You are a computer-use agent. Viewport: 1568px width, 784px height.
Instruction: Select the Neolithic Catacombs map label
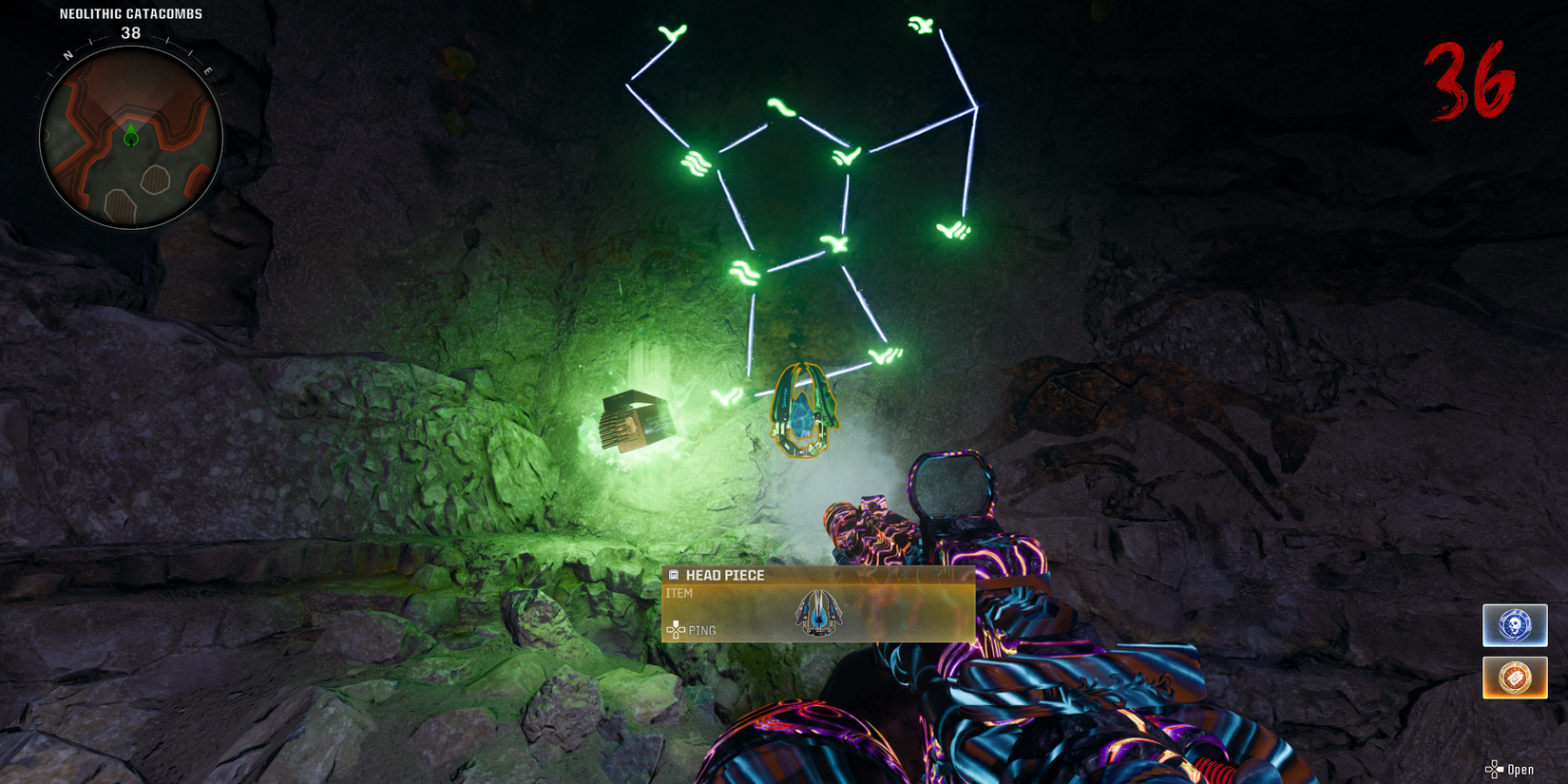click(129, 13)
